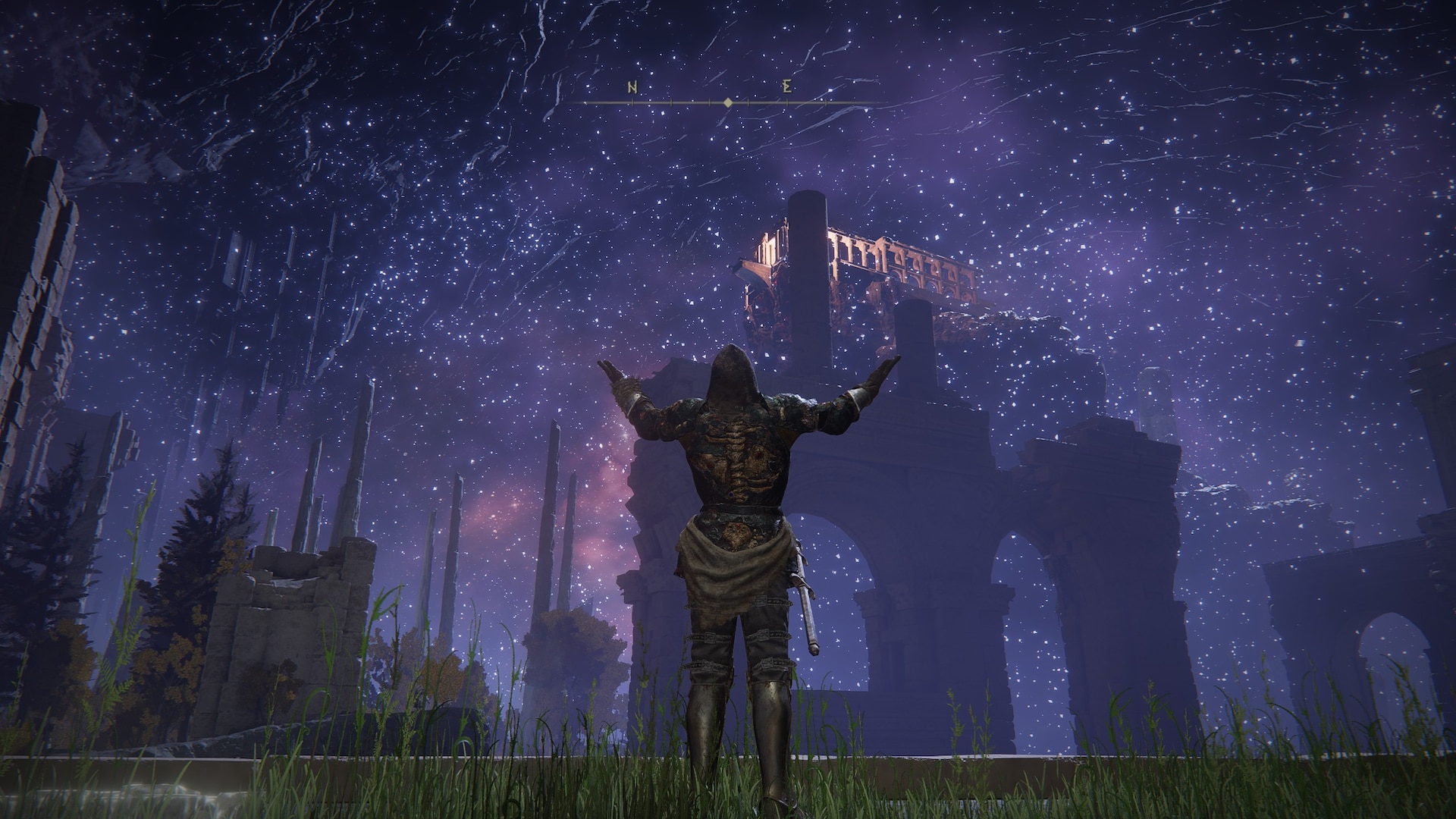This screenshot has height=819, width=1456.
Task: Select the N marker on the compass
Action: (x=632, y=87)
